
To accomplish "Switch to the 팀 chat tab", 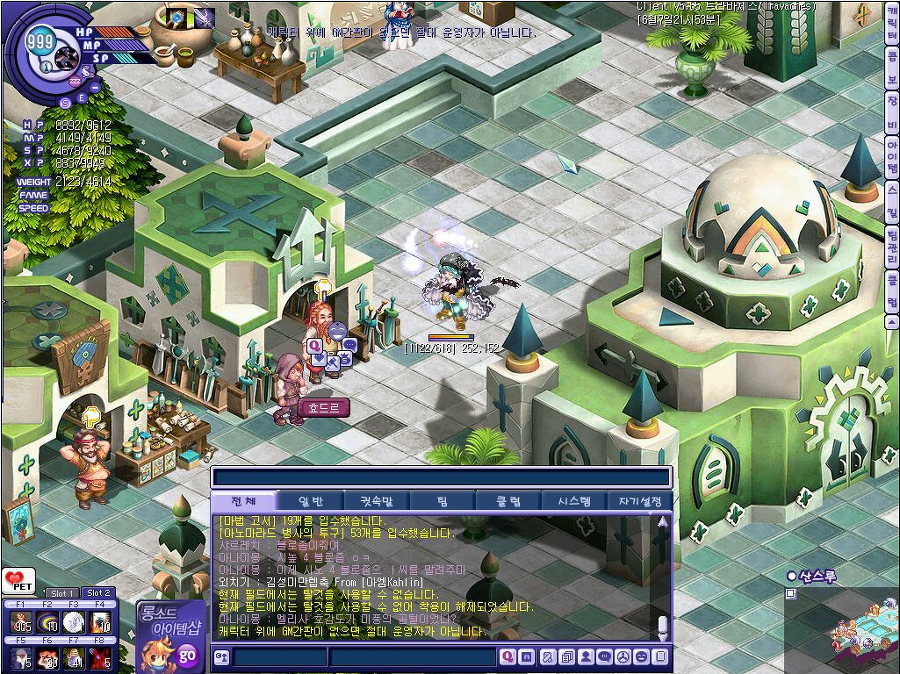I will [x=442, y=501].
